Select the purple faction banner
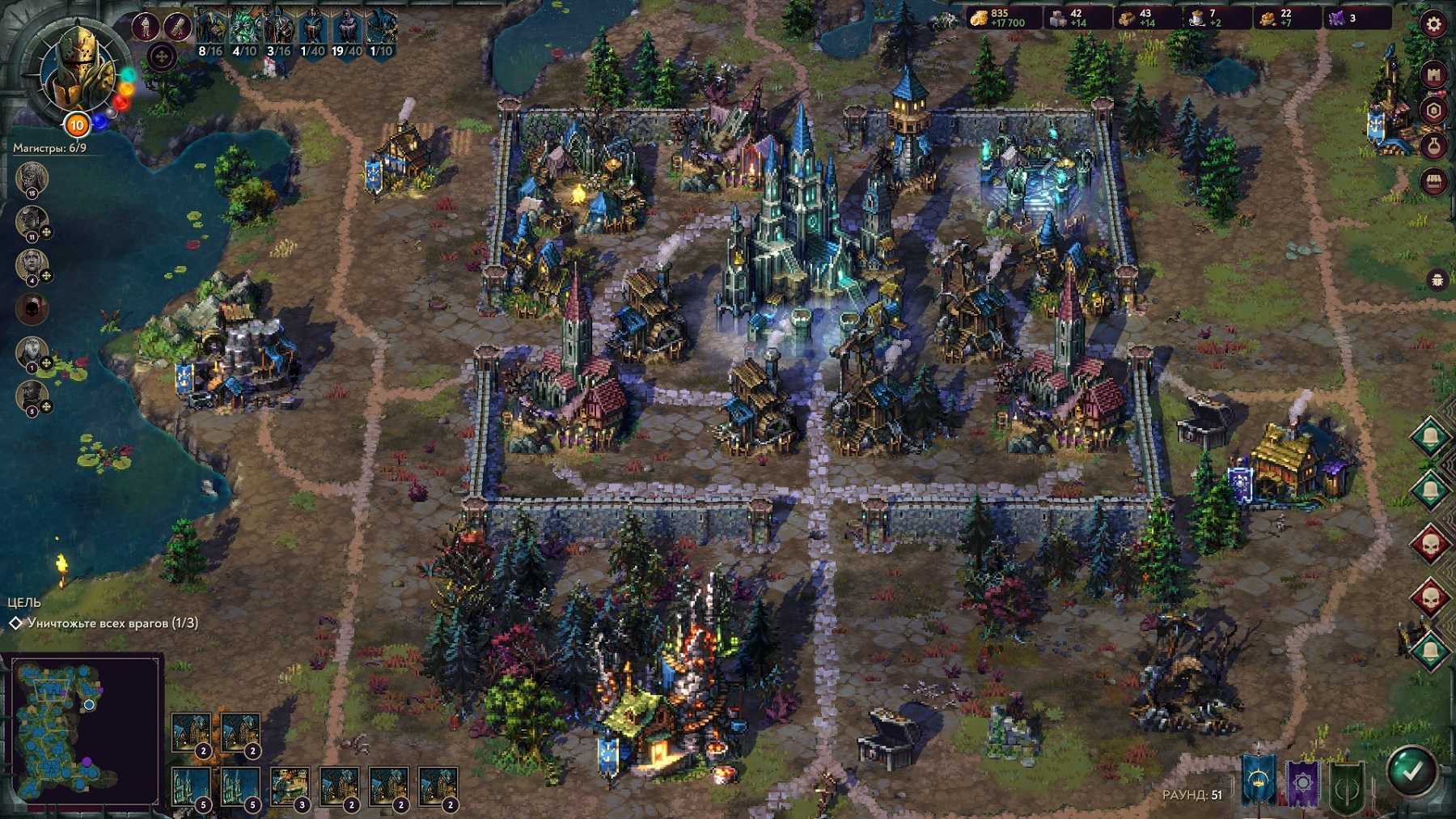Viewport: 1456px width, 819px height. tap(1302, 783)
